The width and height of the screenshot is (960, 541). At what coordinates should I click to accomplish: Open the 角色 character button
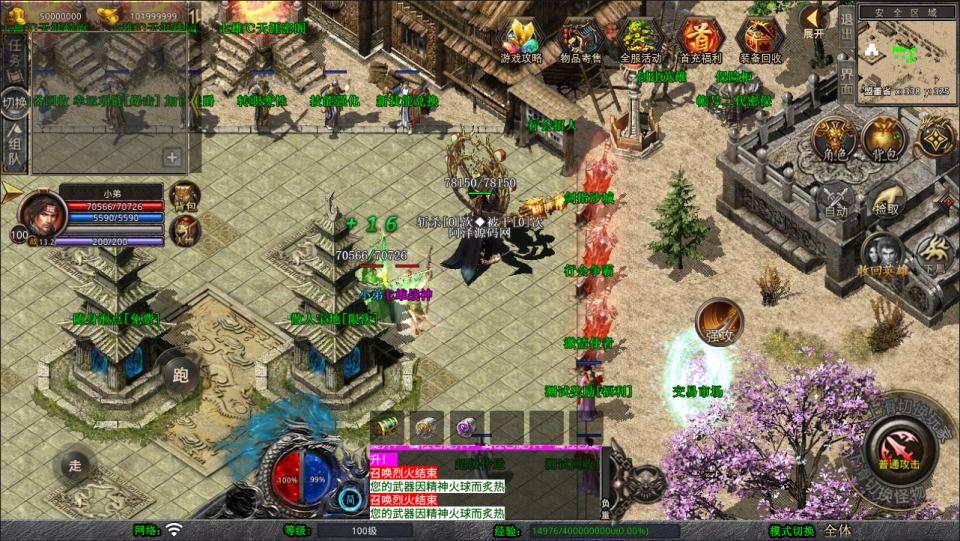[x=834, y=140]
